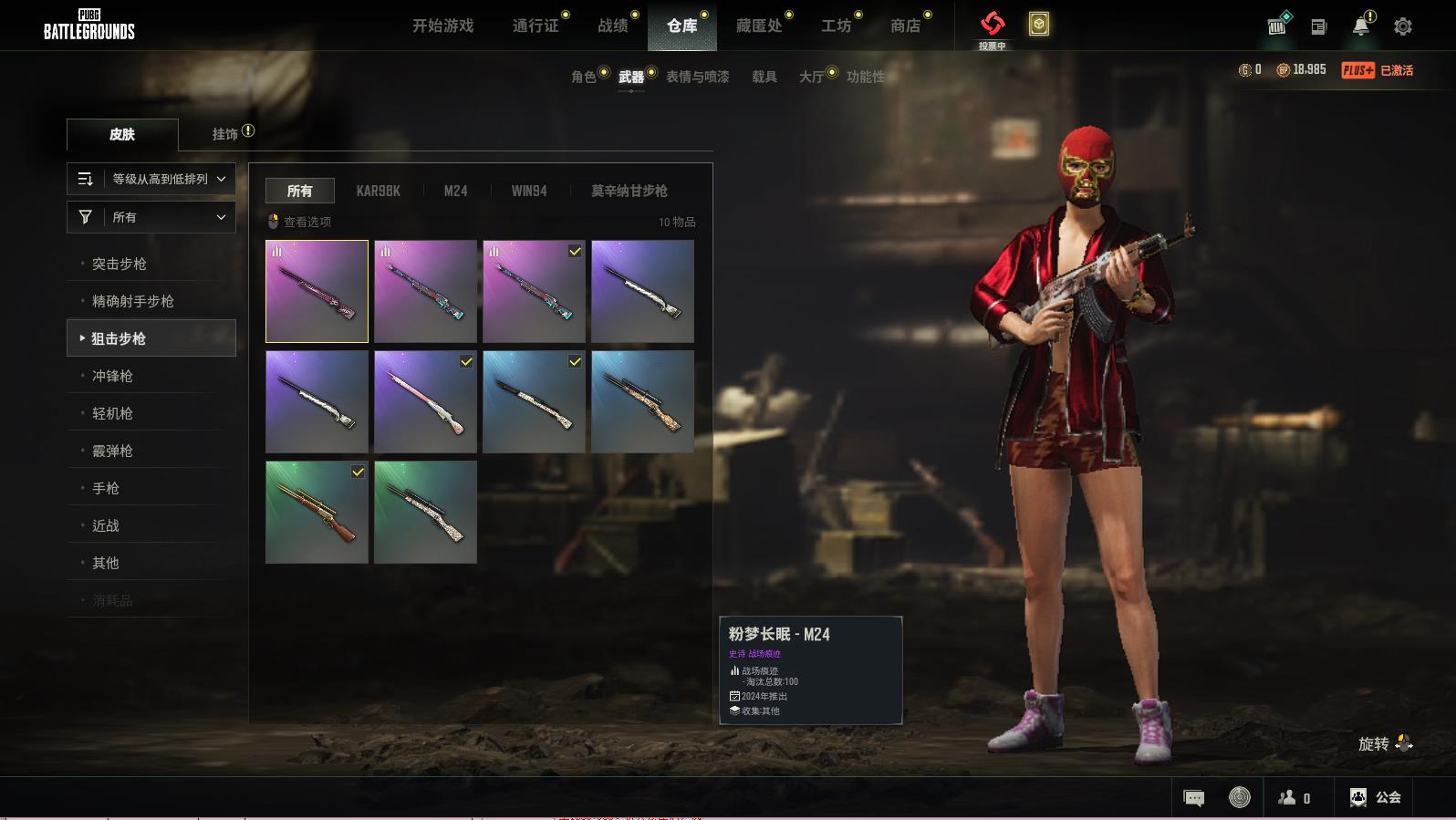
Task: Select the pink-stock rifle skin thumbnail
Action: point(425,401)
